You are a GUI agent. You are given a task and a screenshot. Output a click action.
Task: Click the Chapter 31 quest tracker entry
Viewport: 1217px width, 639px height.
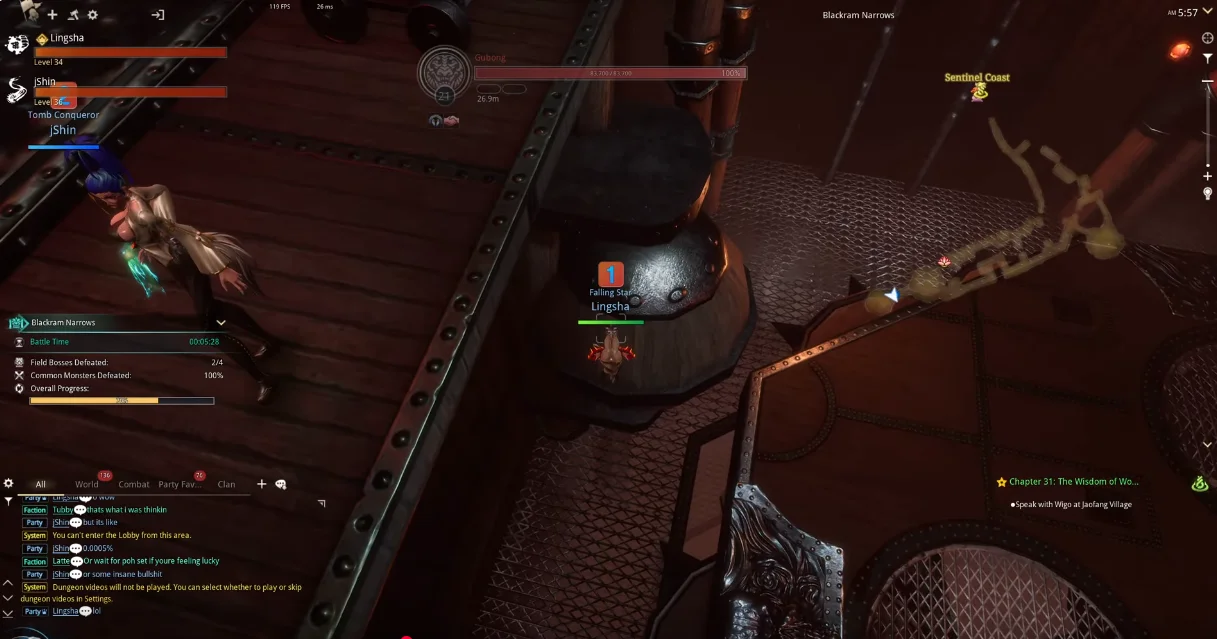pos(1067,482)
